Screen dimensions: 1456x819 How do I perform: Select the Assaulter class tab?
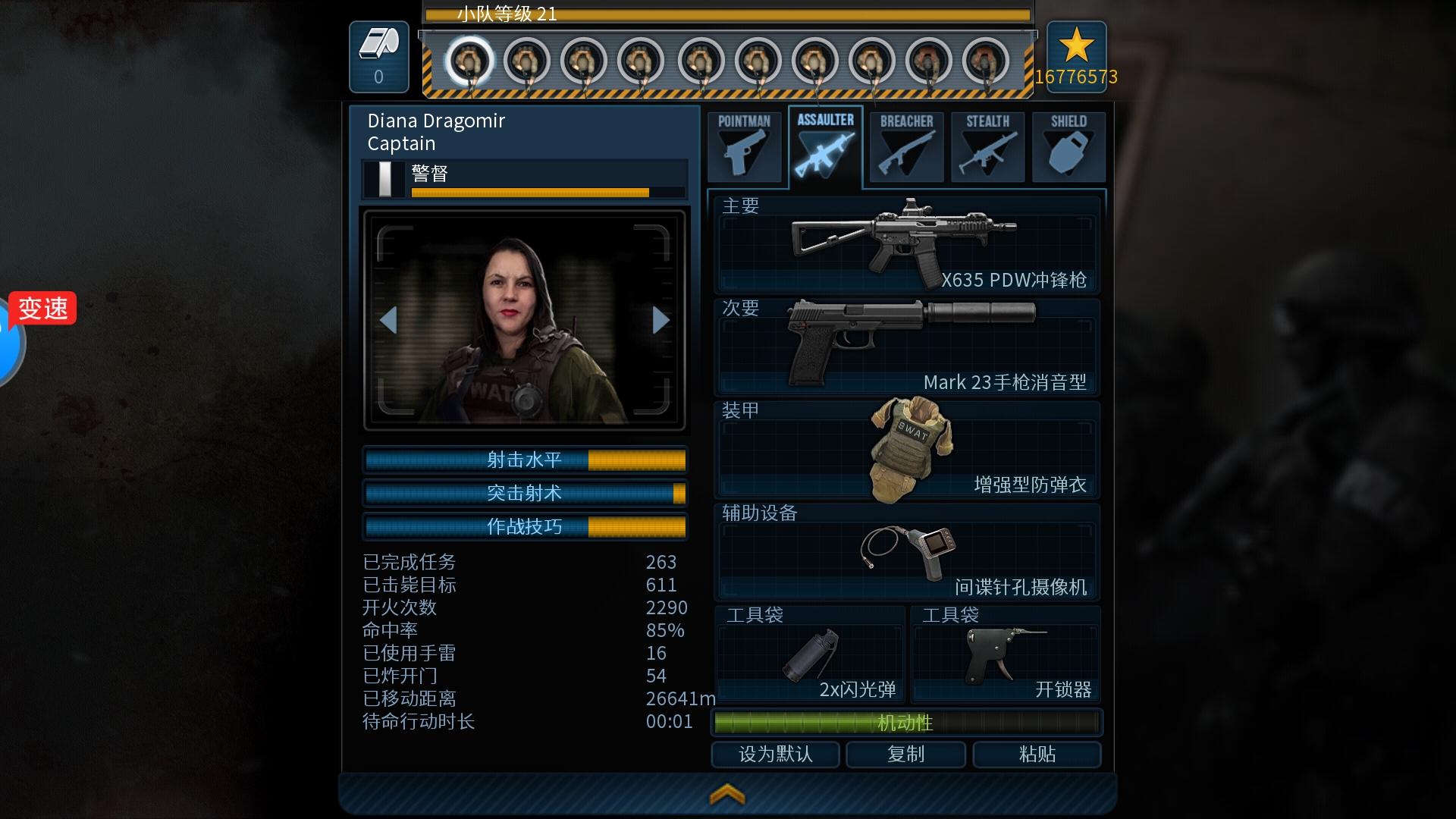click(x=825, y=145)
